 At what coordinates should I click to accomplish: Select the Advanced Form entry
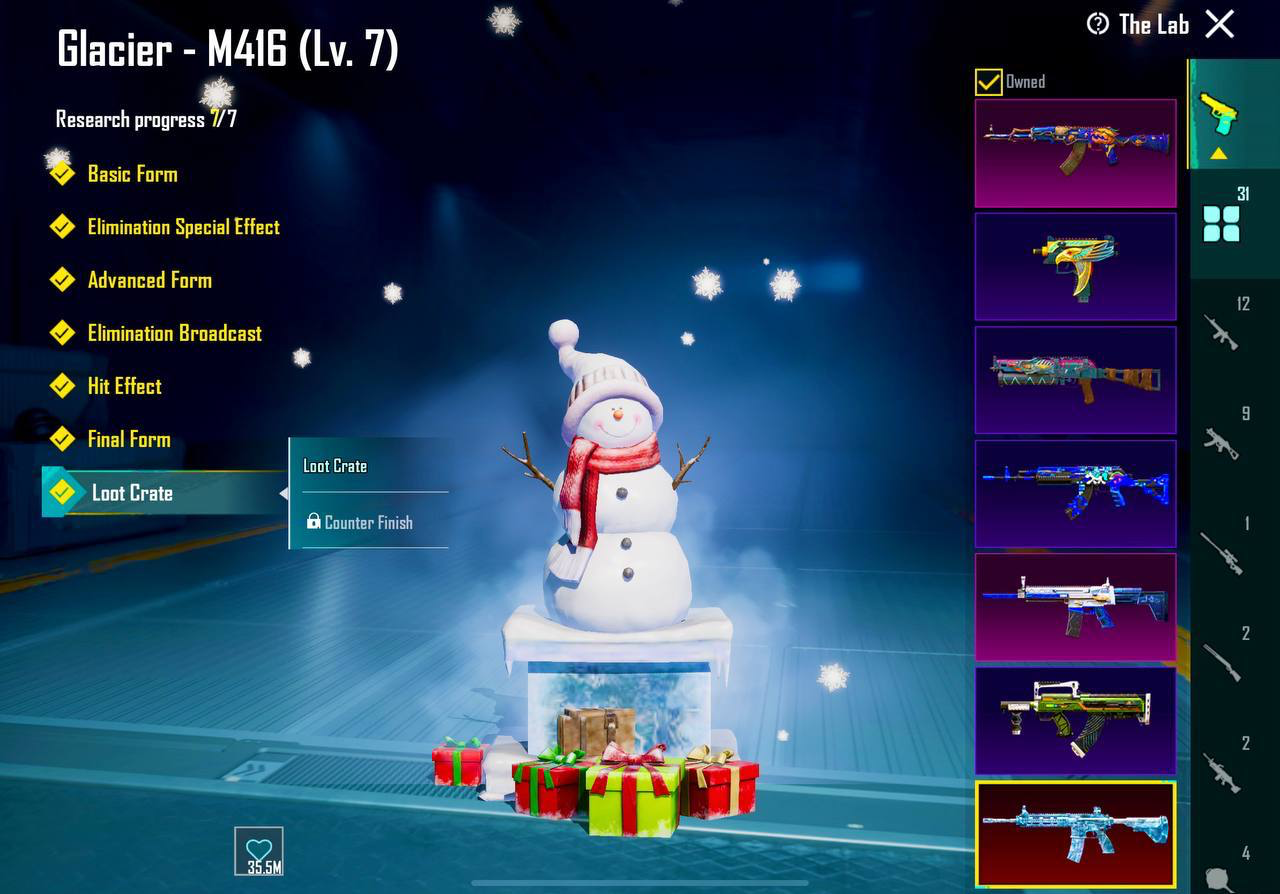point(149,280)
